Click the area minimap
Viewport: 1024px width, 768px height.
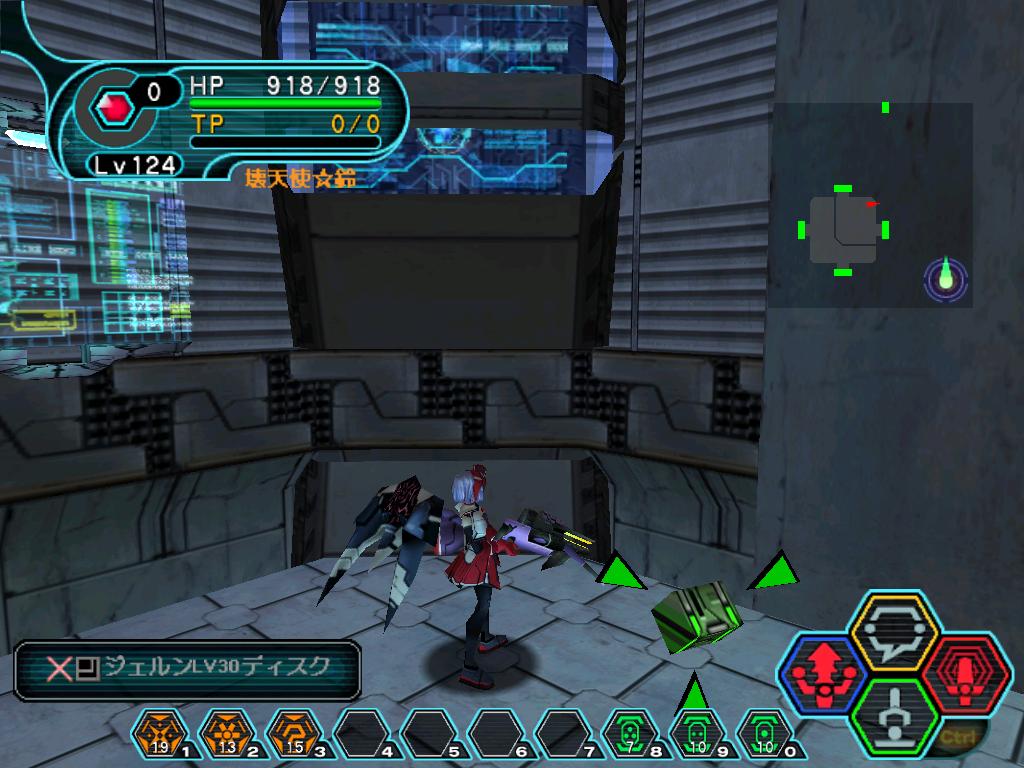tap(870, 204)
